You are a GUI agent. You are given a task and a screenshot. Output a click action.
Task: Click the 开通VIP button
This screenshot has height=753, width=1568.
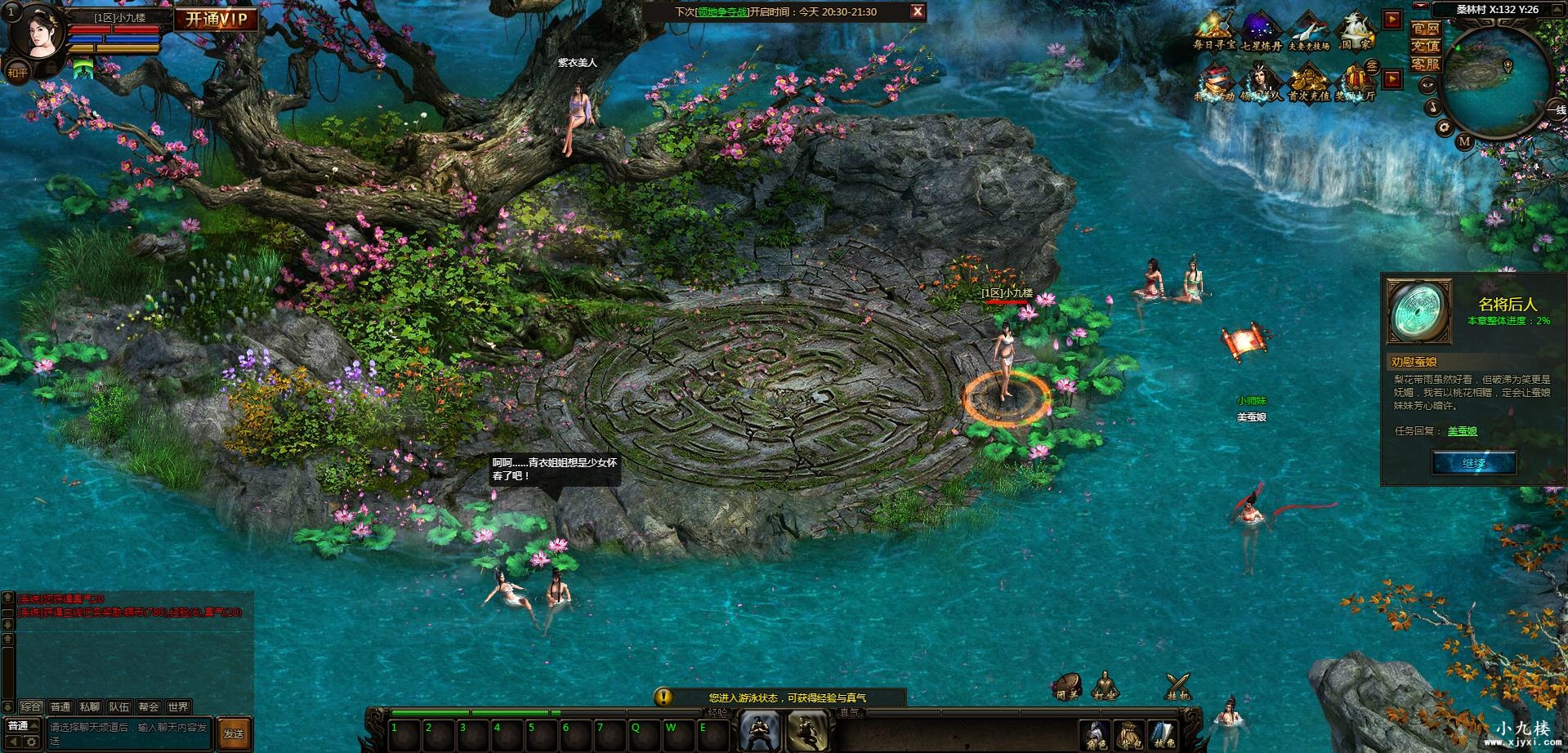coord(217,20)
